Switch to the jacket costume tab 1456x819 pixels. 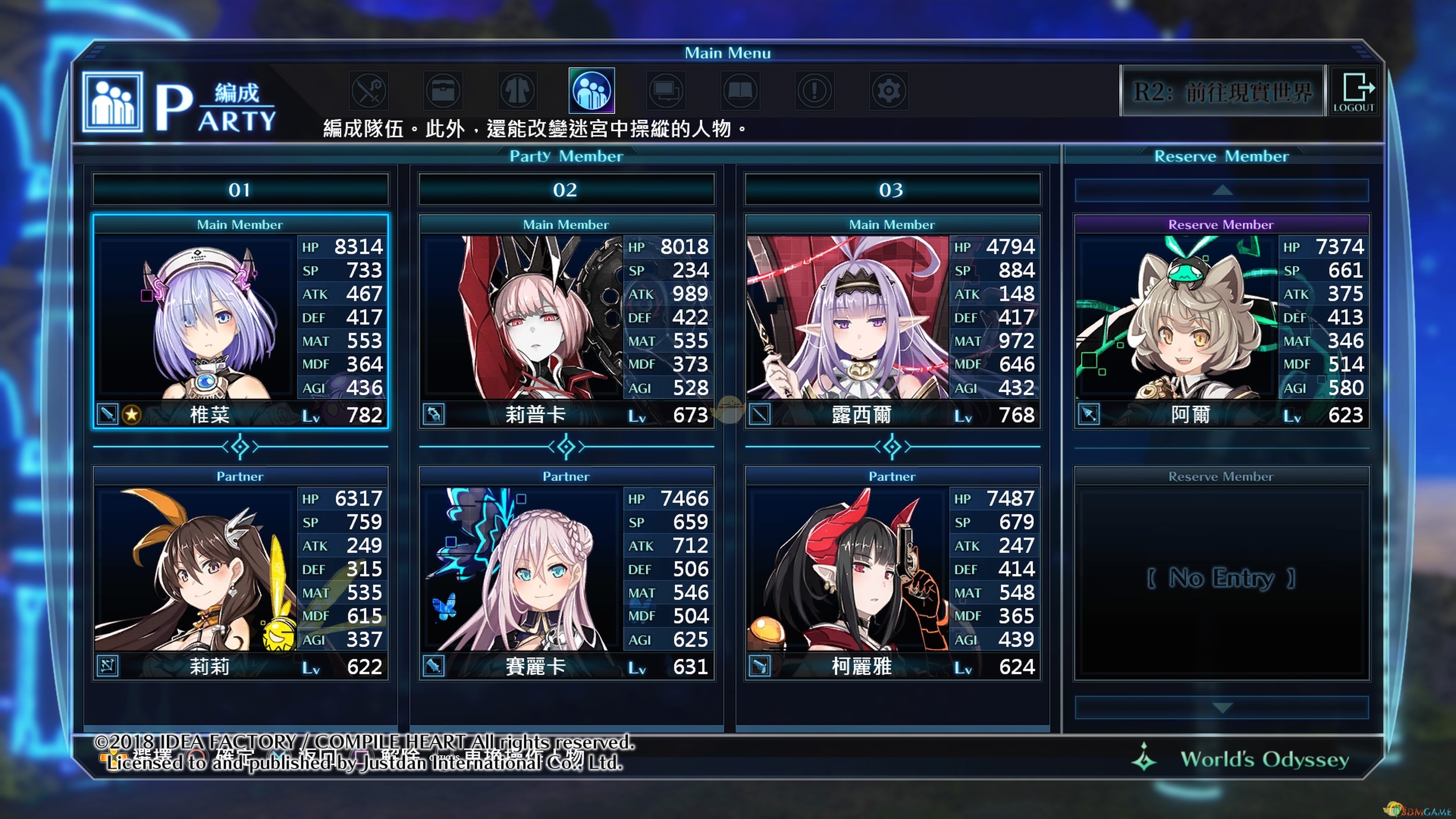coord(517,91)
